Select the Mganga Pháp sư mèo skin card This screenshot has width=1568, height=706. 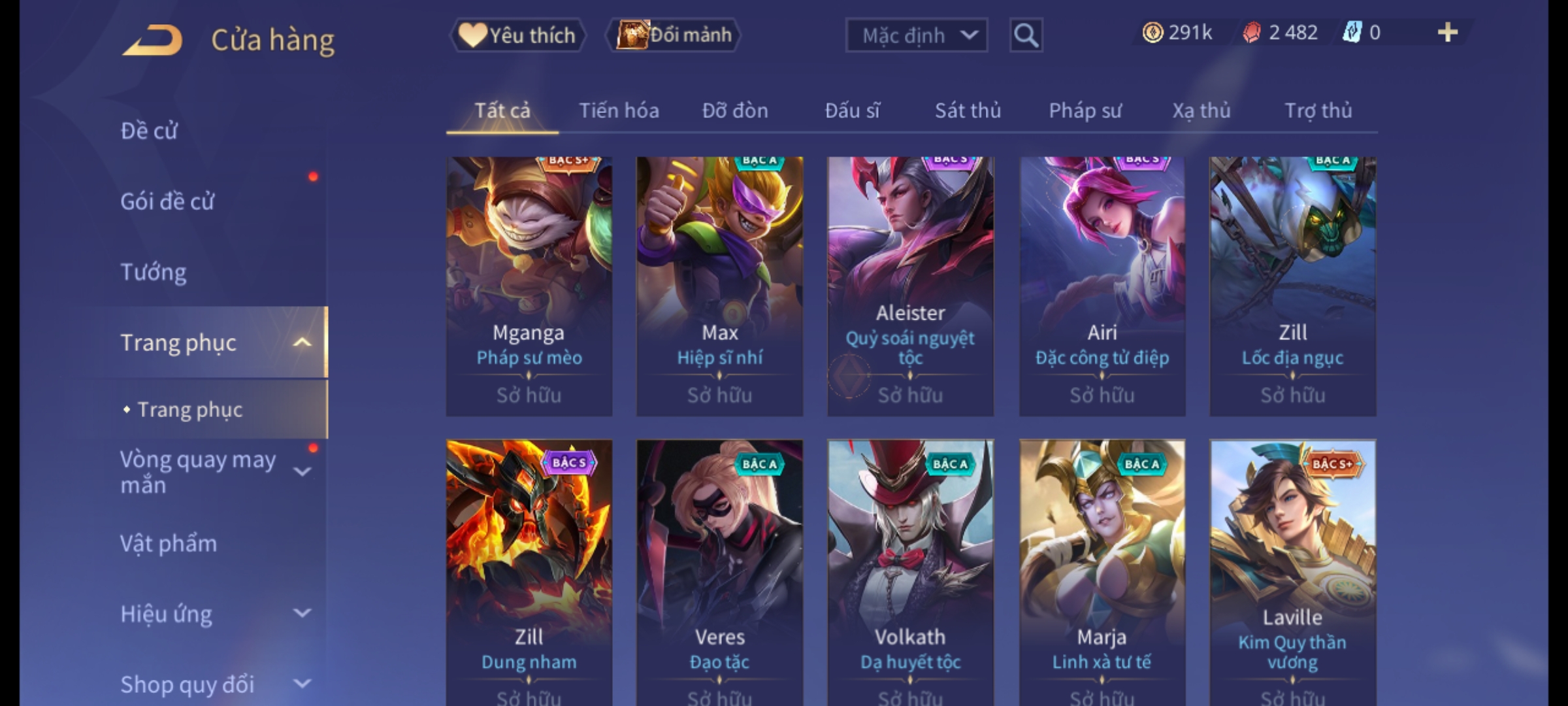529,286
